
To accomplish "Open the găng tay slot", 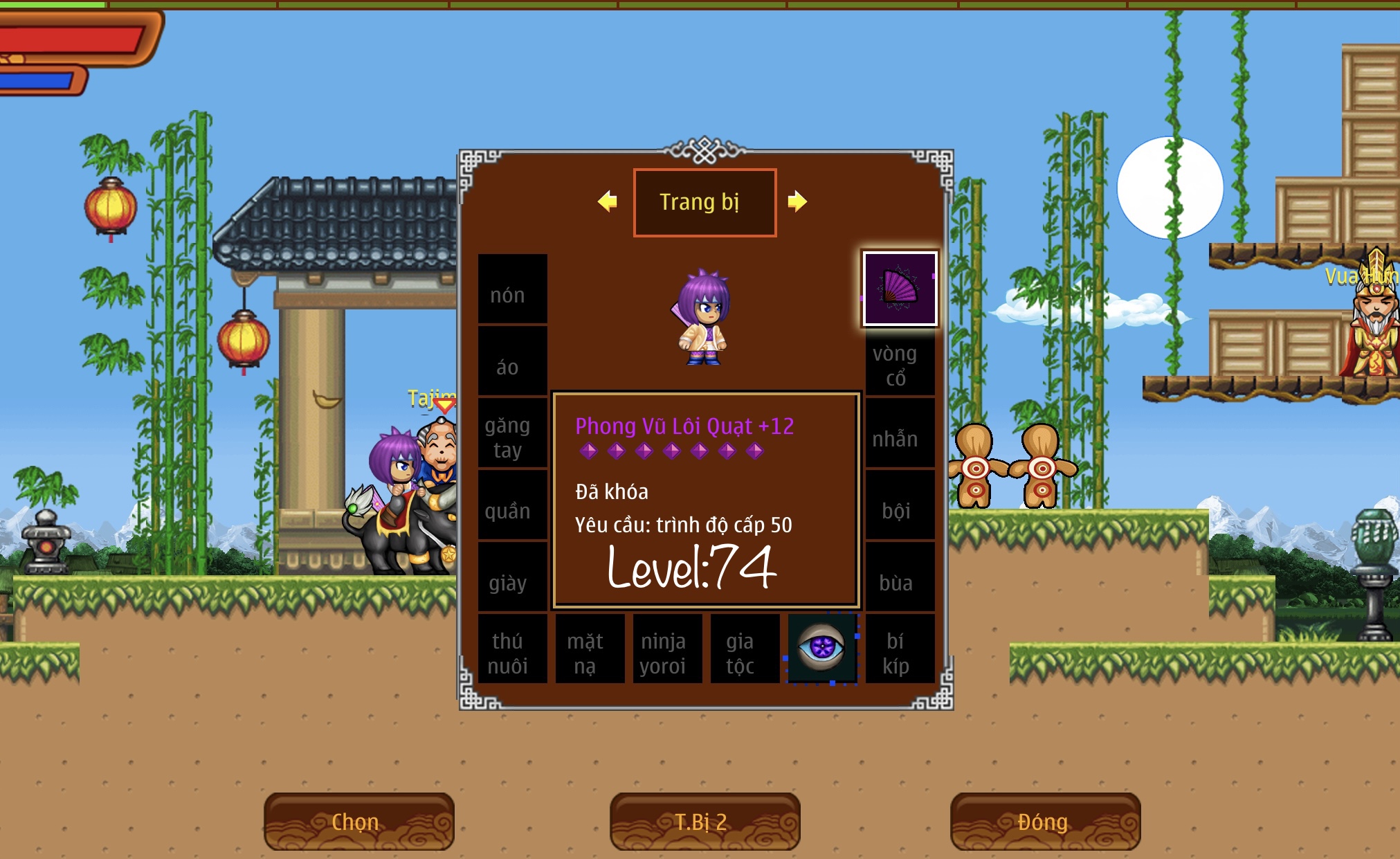I will [x=512, y=433].
